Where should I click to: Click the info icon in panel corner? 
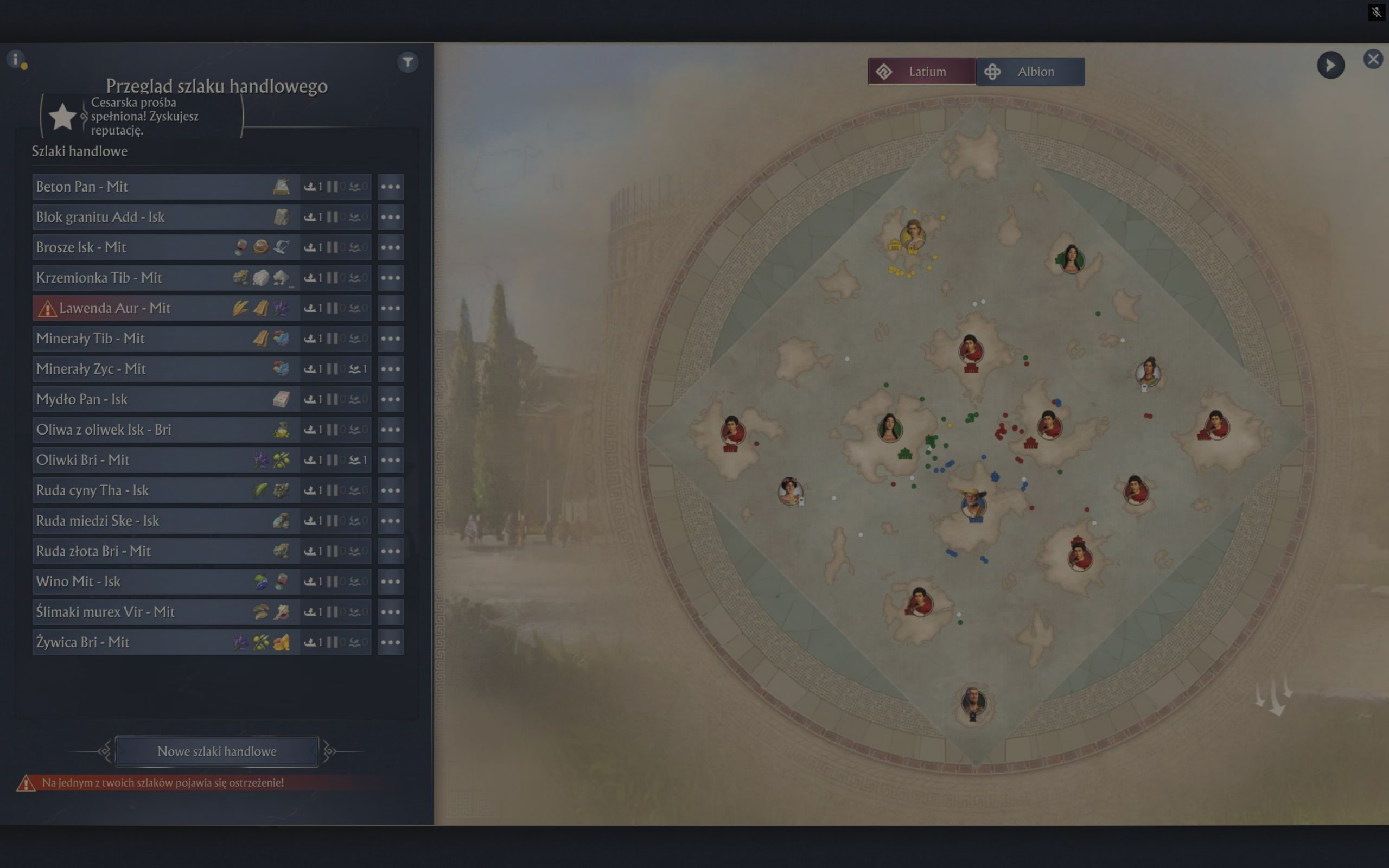pyautogui.click(x=16, y=59)
